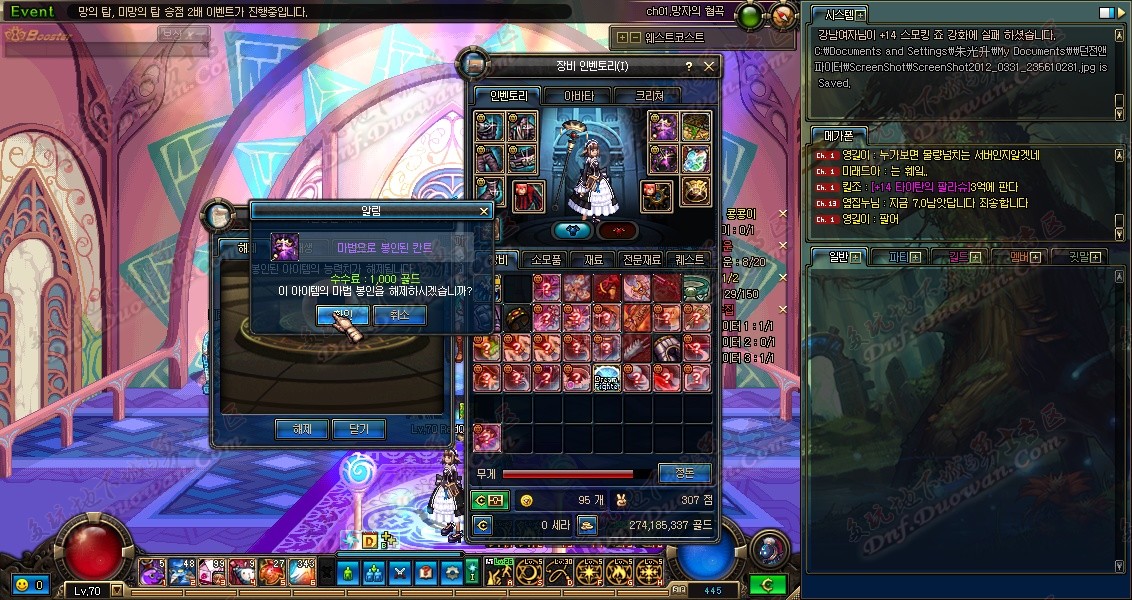
Task: Switch to the 아바타 tab
Action: click(579, 96)
